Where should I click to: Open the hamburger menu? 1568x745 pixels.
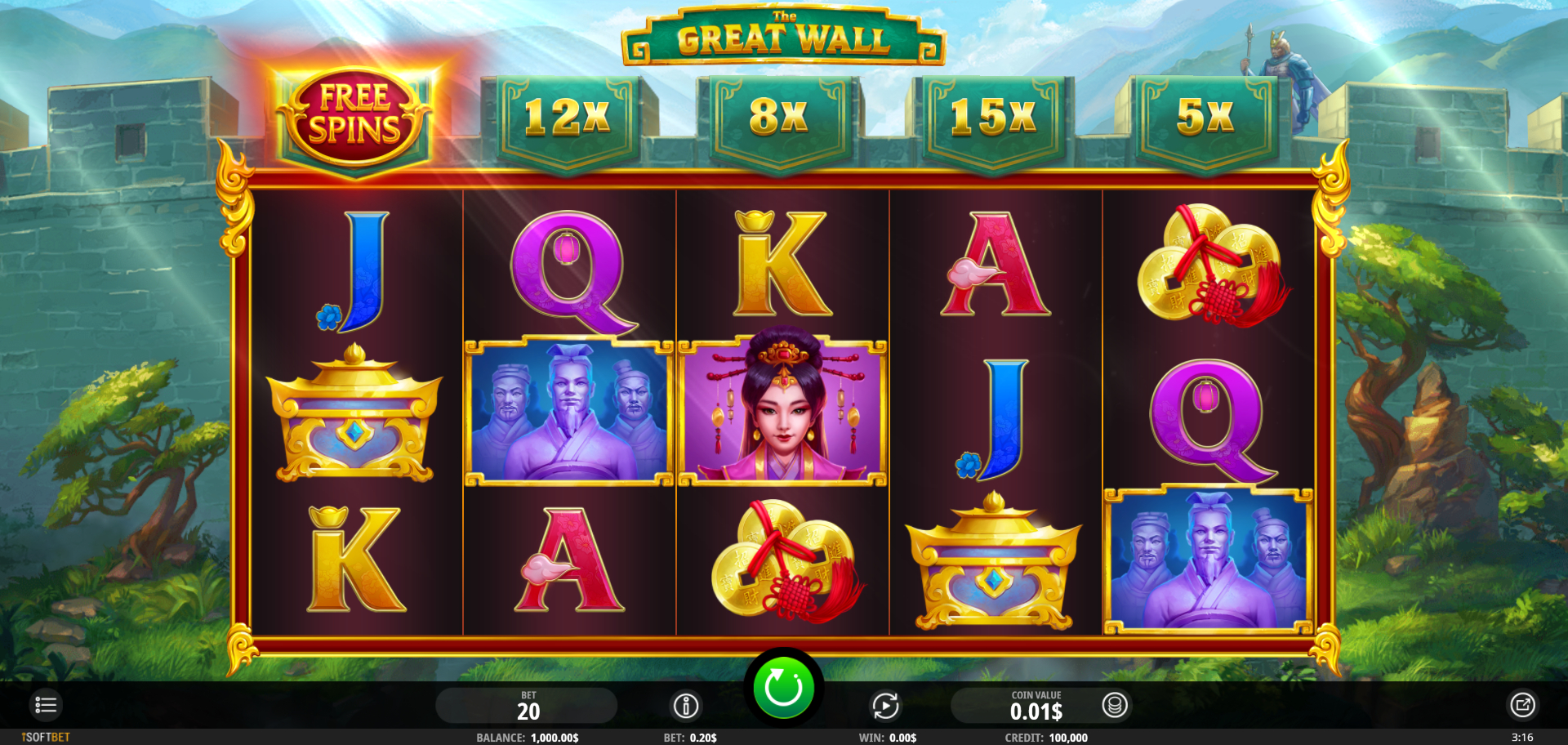coord(46,705)
